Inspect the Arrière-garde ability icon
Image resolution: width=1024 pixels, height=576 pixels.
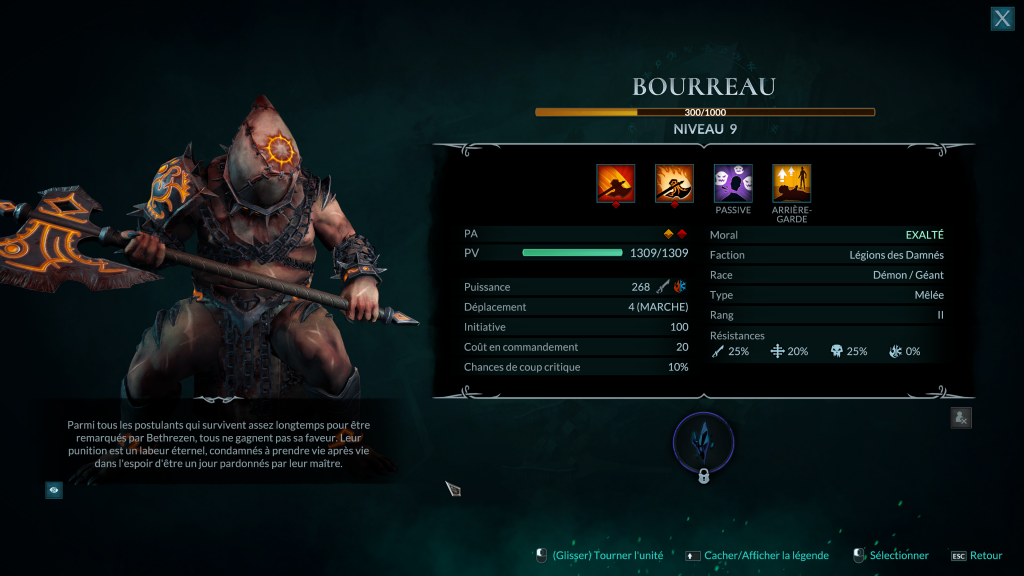792,184
